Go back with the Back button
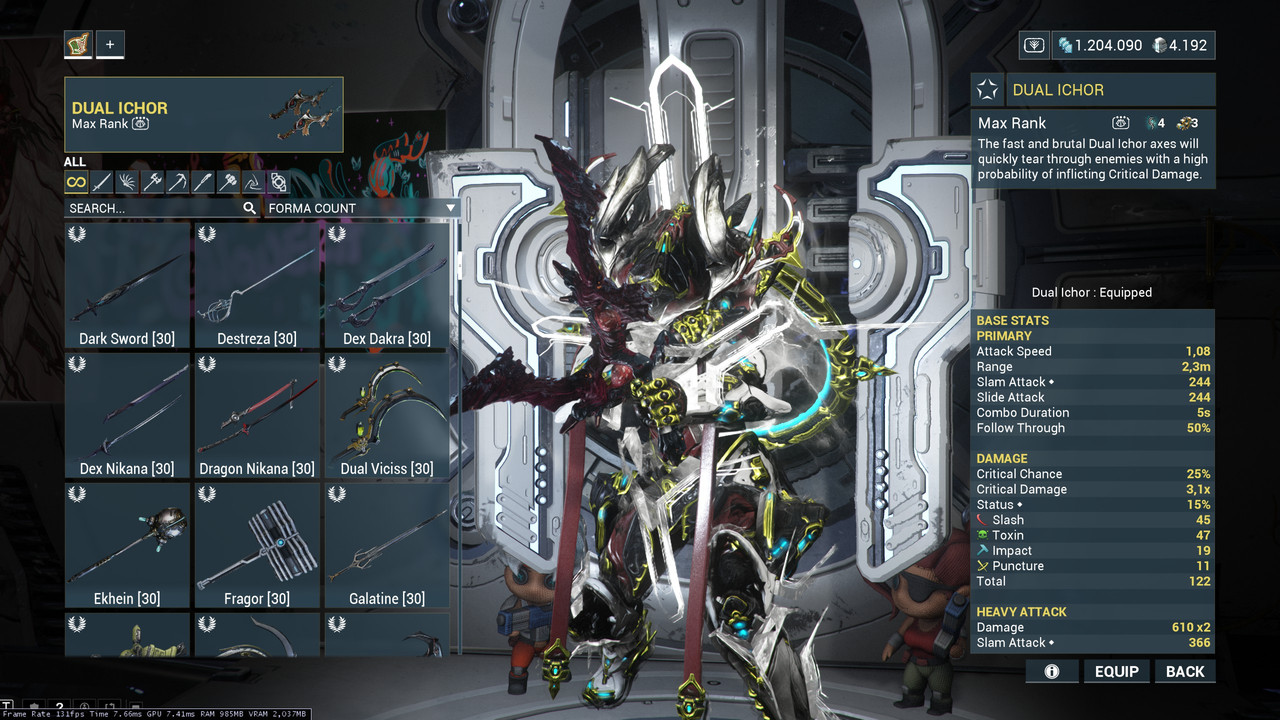The width and height of the screenshot is (1280, 720). pyautogui.click(x=1185, y=671)
